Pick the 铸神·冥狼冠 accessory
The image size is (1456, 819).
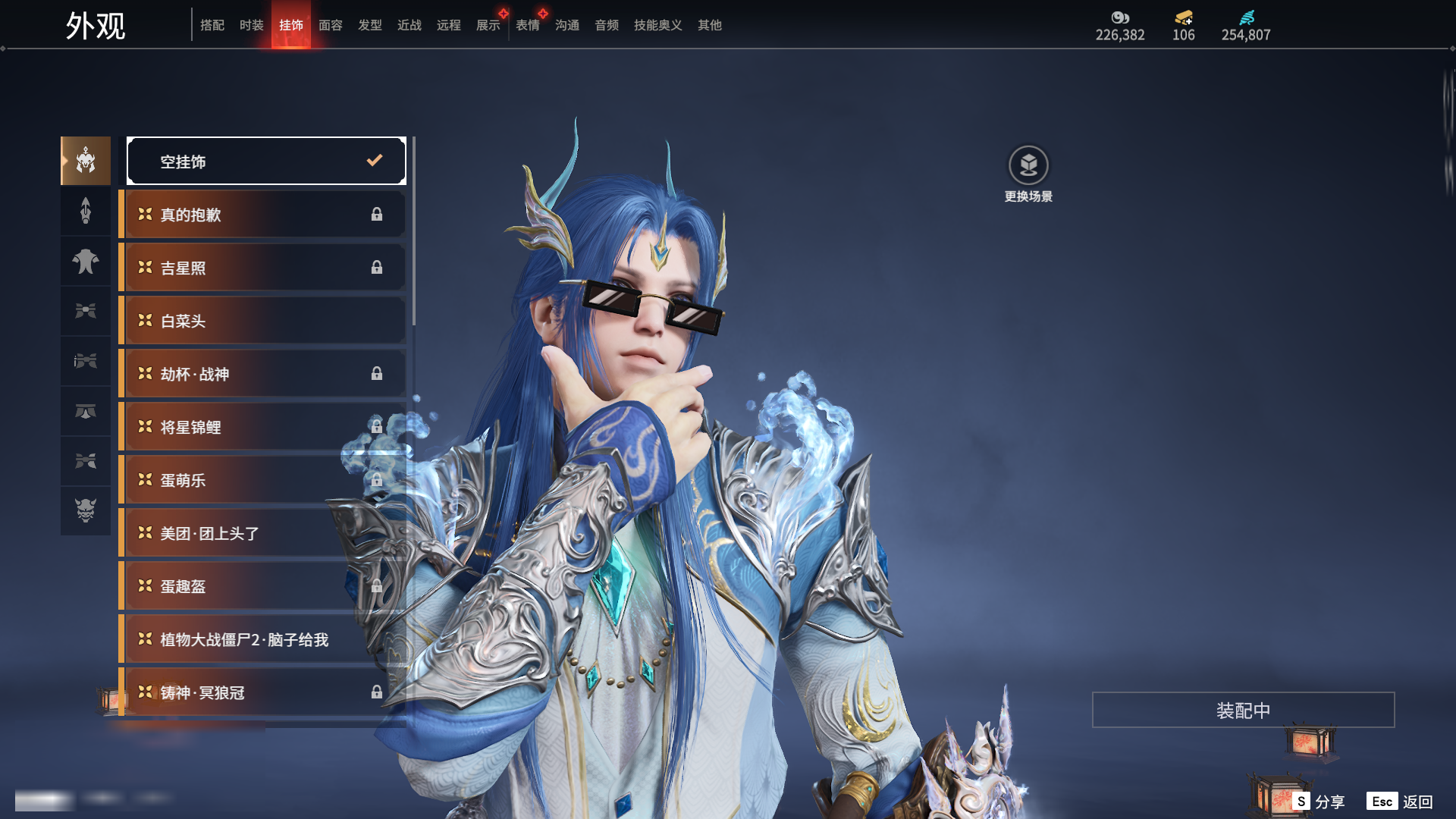pos(262,692)
